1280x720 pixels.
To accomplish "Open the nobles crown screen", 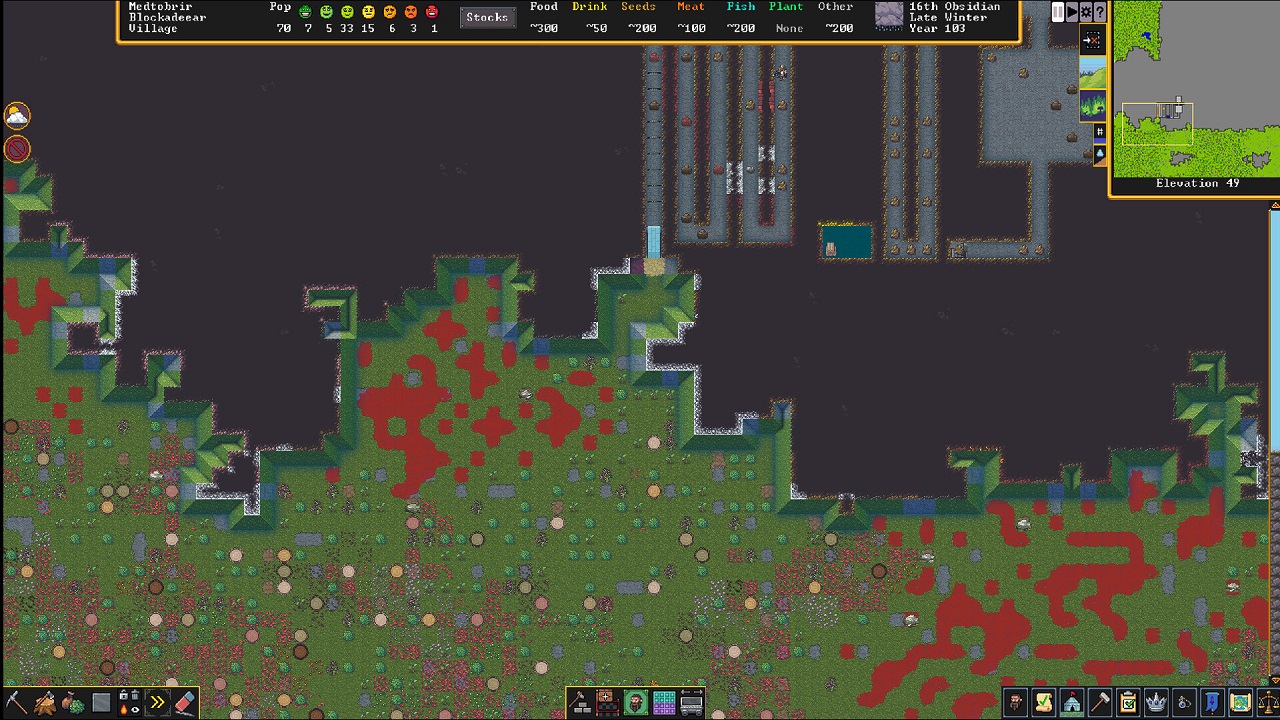I will click(1155, 702).
